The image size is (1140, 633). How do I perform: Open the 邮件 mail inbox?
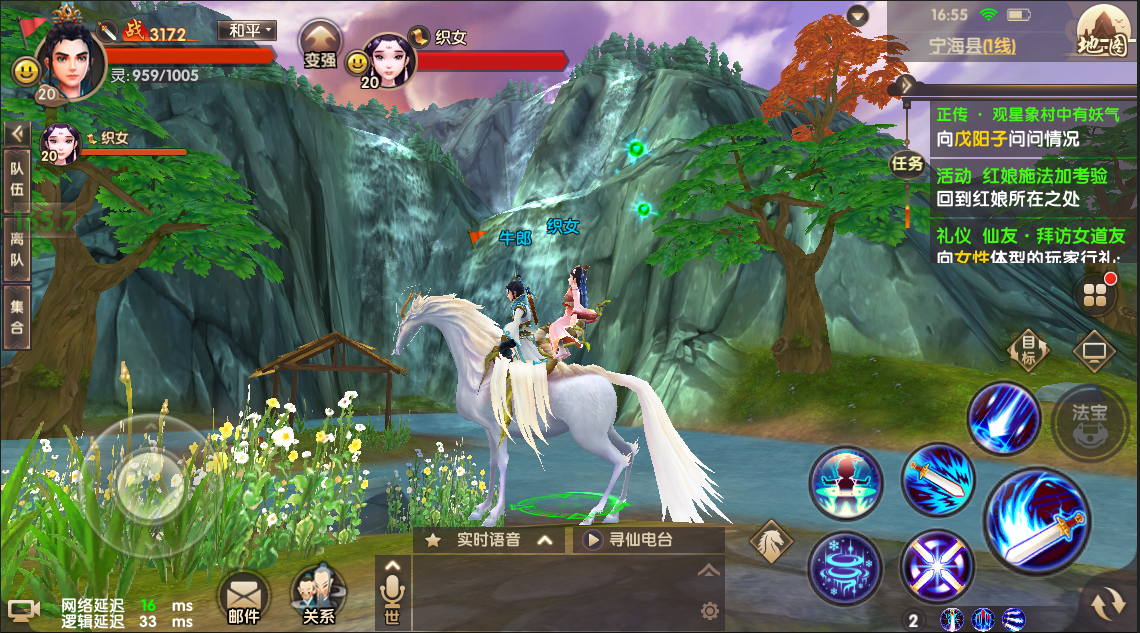pyautogui.click(x=243, y=598)
